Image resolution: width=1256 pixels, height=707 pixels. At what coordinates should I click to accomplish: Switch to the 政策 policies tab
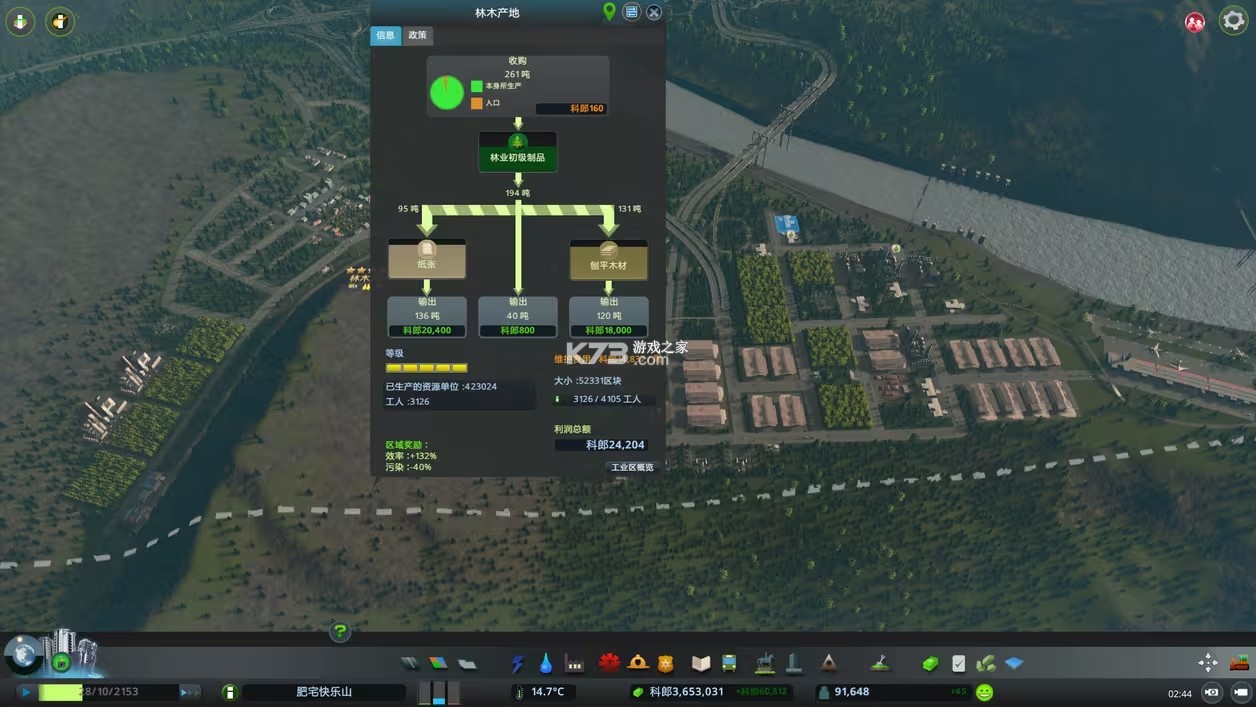417,35
